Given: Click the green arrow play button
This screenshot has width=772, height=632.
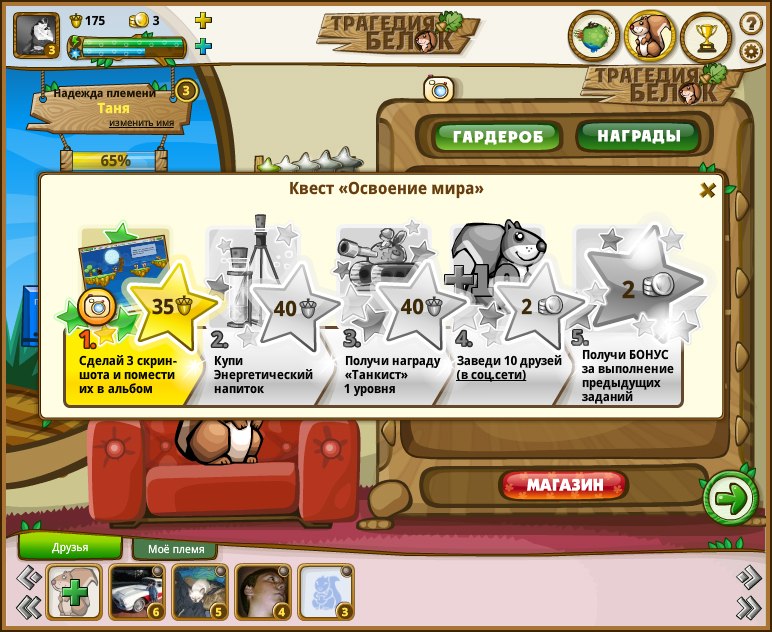Looking at the screenshot, I should 731,497.
